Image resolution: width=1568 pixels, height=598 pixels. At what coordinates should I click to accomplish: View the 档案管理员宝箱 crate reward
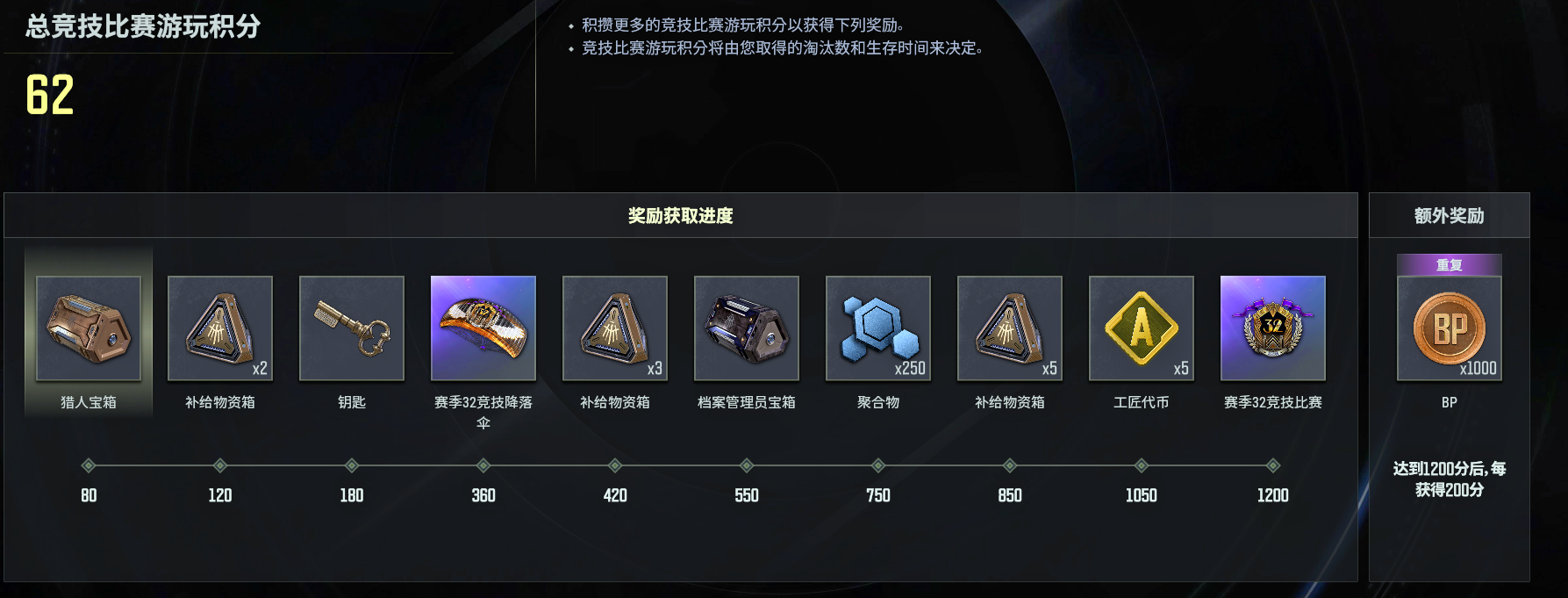(747, 328)
